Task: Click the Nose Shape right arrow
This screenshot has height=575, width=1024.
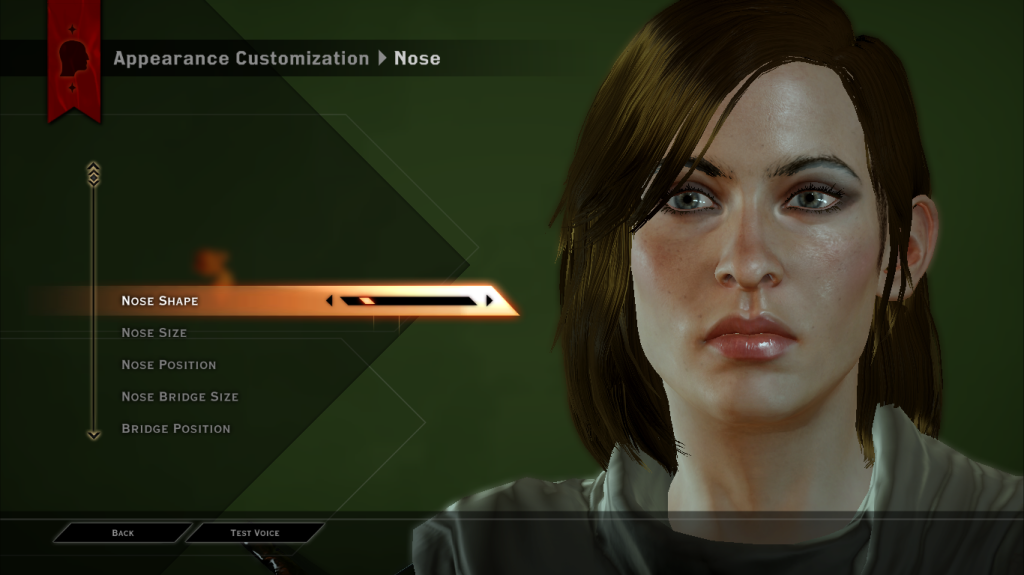Action: pyautogui.click(x=489, y=300)
